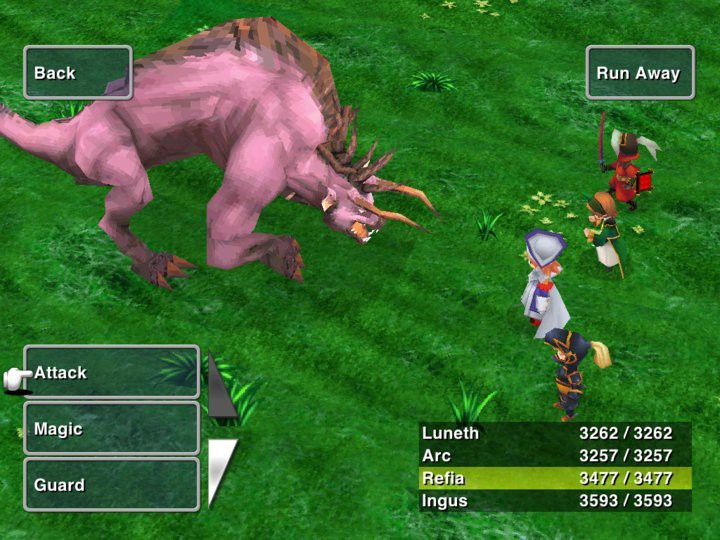Image resolution: width=720 pixels, height=540 pixels.
Task: Select the highlighted Refia row
Action: pyautogui.click(x=555, y=478)
